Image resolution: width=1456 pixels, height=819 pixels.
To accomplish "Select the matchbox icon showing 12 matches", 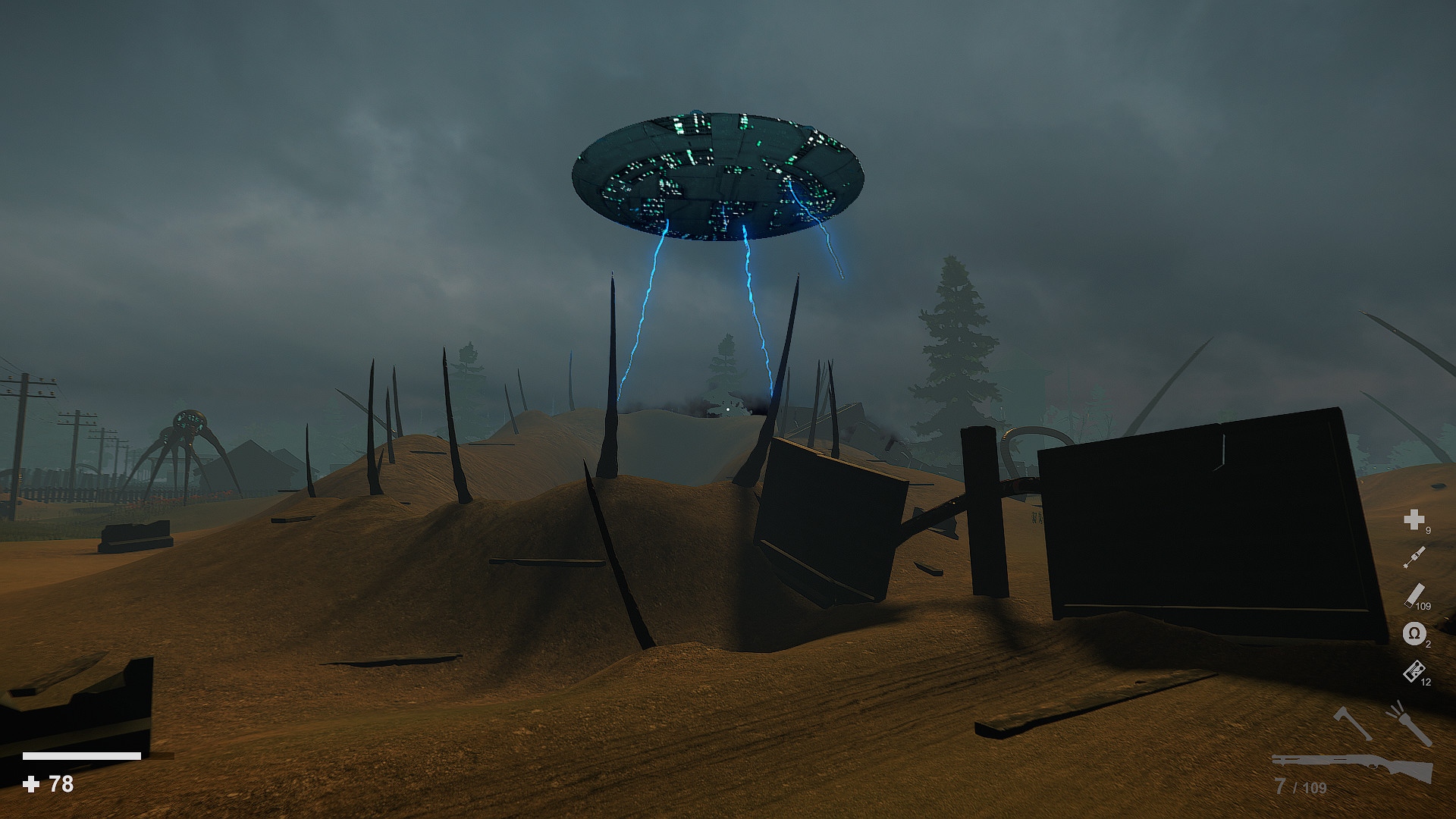I will [1415, 673].
